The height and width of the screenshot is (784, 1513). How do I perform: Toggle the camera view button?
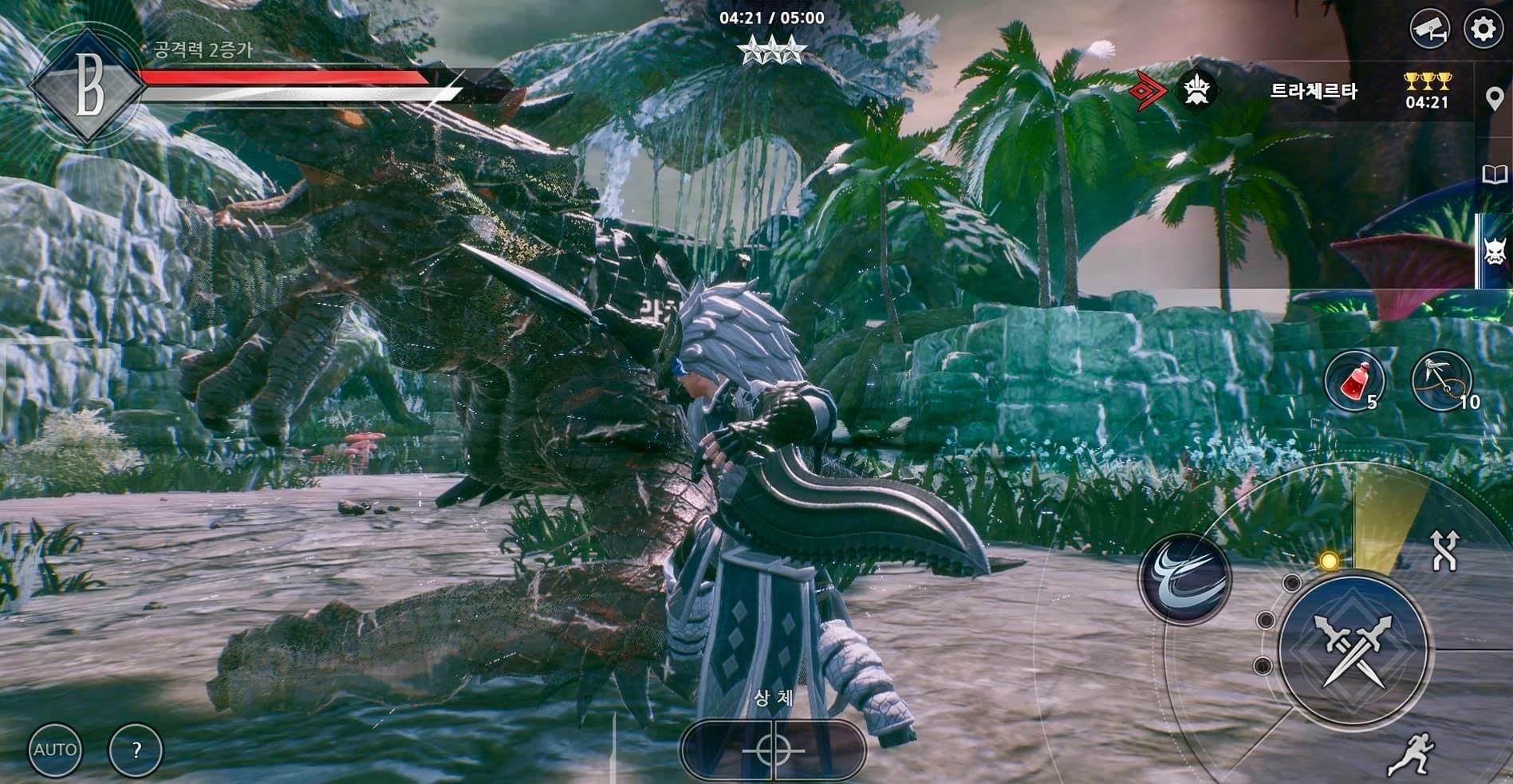point(1428,30)
